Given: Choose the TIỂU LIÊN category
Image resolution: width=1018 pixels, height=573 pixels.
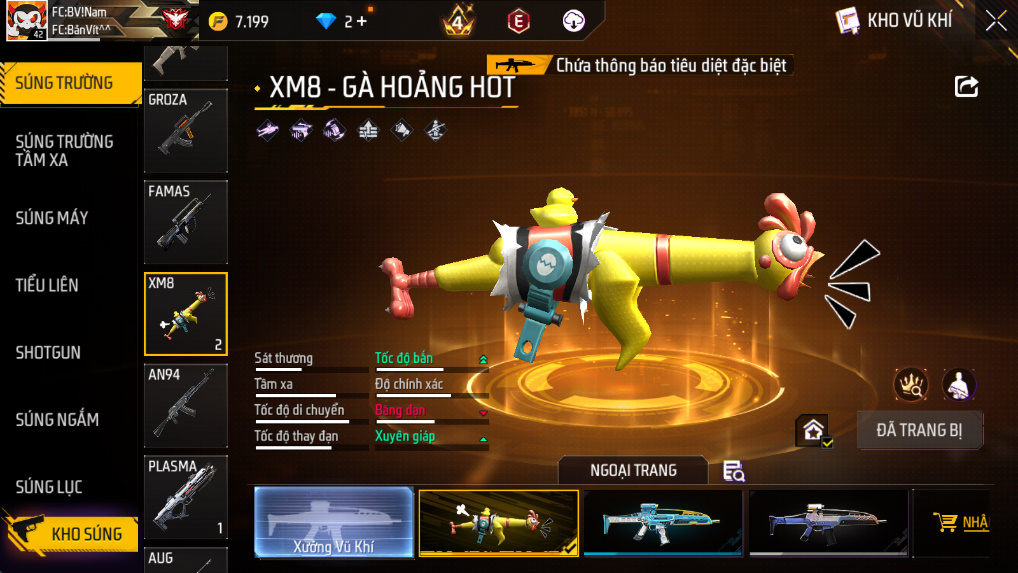Looking at the screenshot, I should coord(47,285).
